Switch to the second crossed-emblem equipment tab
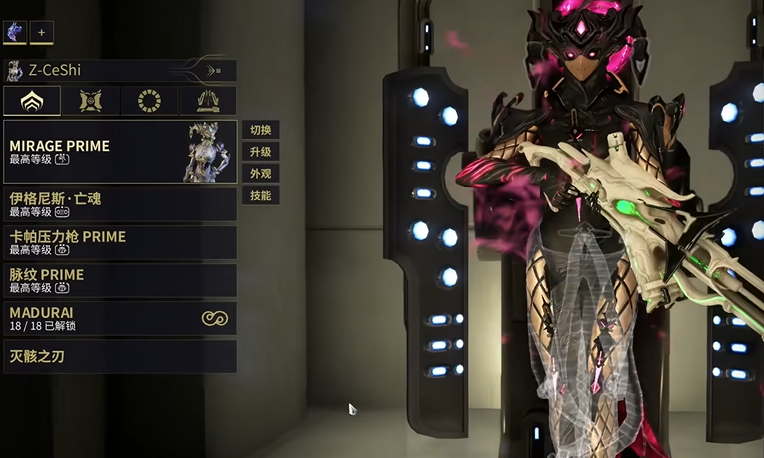Screen dimensions: 764x458 (91, 101)
